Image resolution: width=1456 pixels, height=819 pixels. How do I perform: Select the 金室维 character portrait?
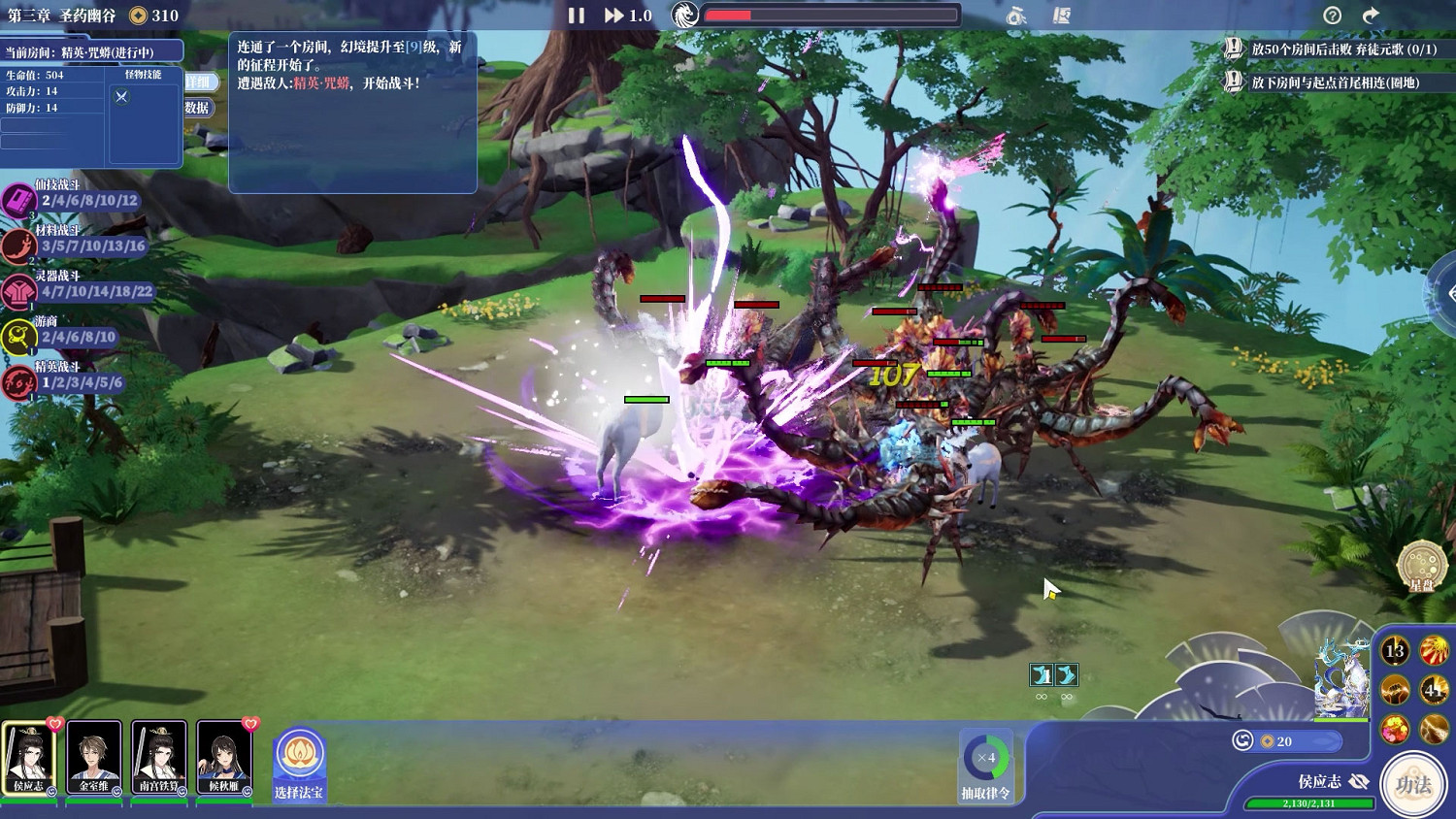(x=94, y=757)
